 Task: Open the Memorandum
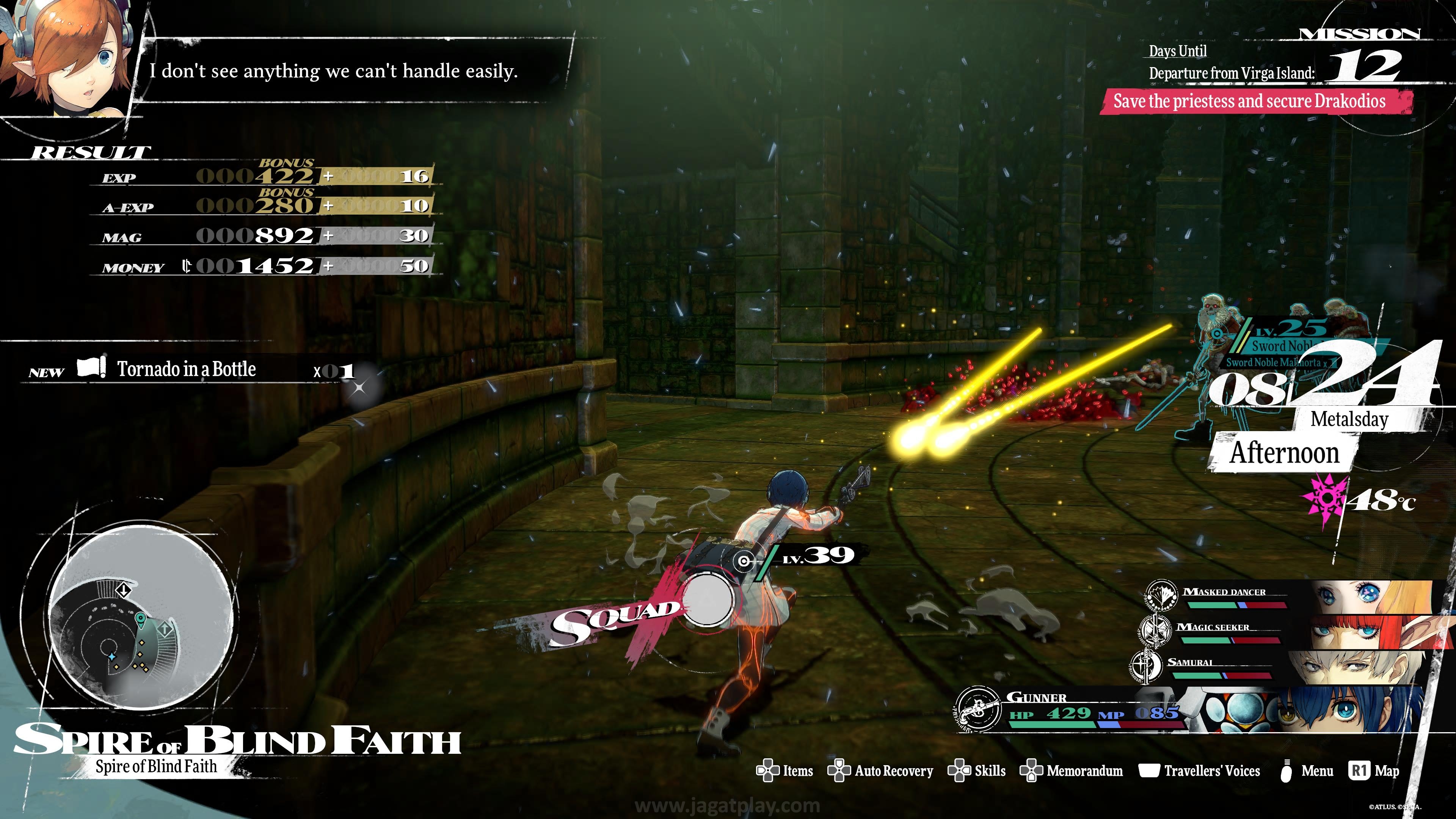(1071, 771)
